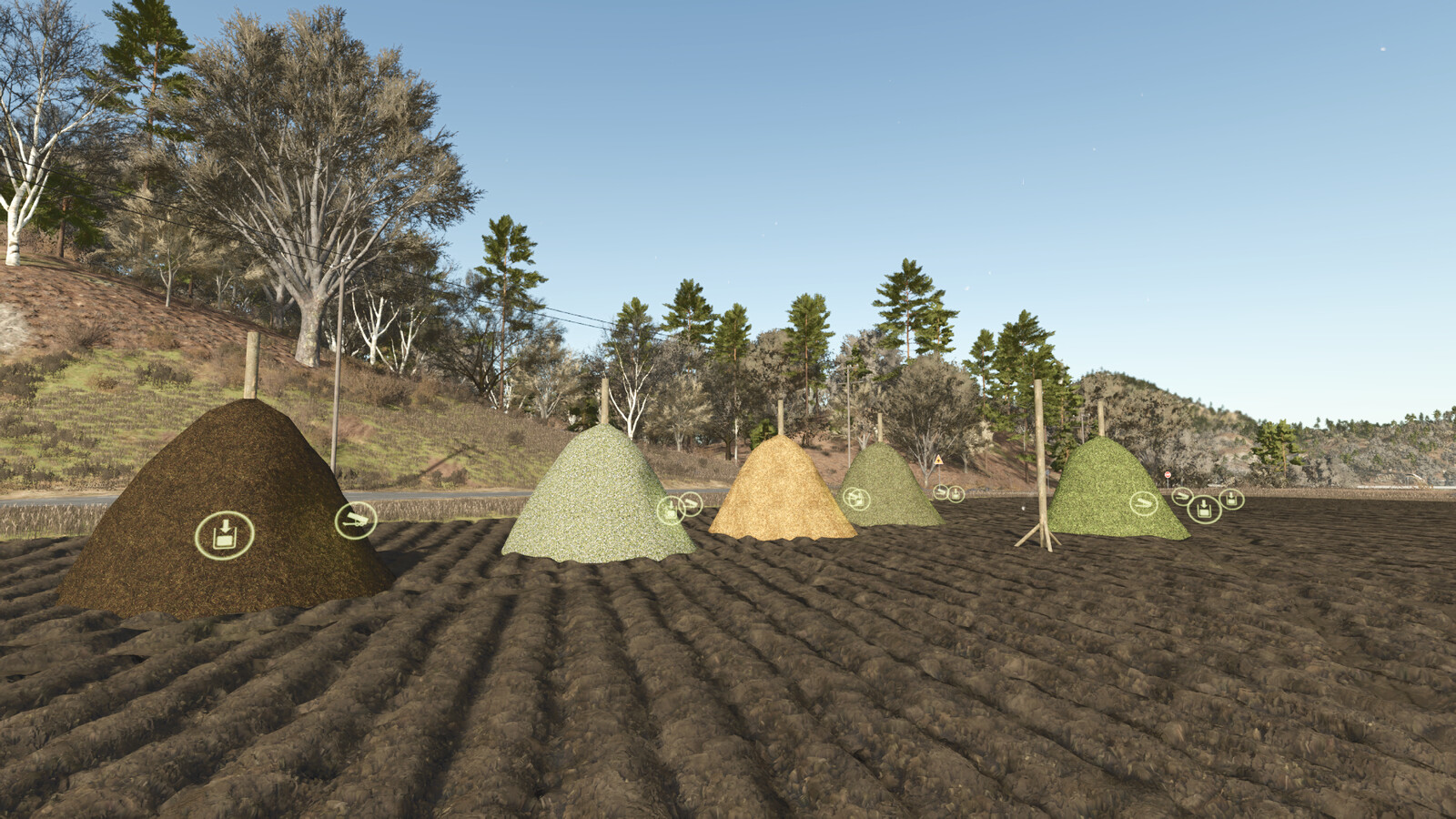
Task: Click the small unload icon near the distant pole
Action: [955, 494]
